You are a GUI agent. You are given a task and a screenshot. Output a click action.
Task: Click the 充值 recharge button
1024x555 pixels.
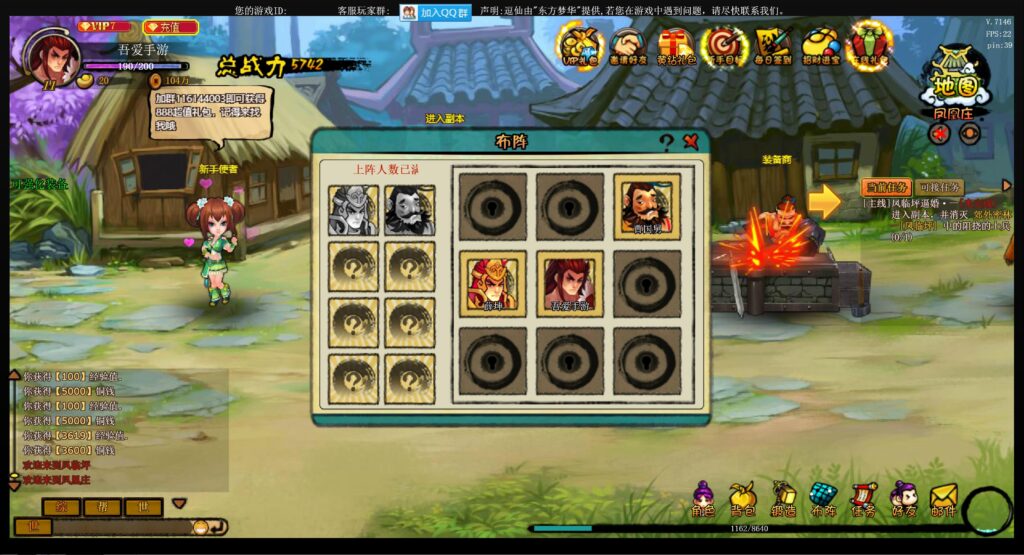click(171, 27)
